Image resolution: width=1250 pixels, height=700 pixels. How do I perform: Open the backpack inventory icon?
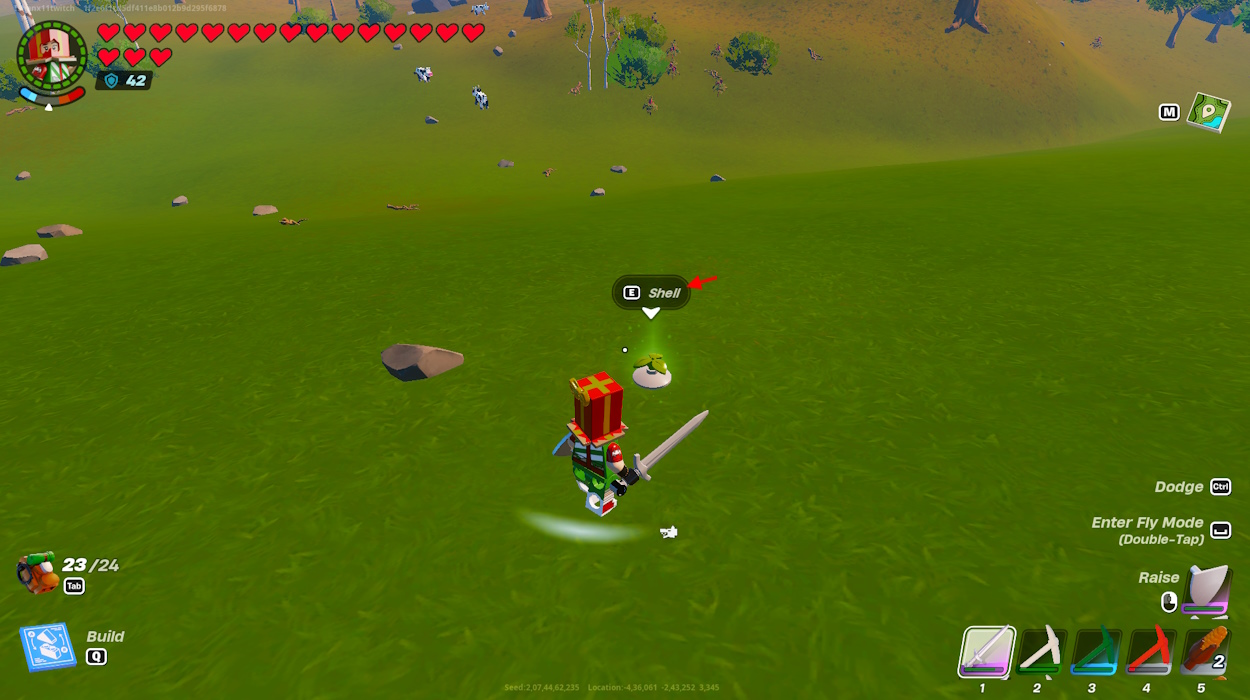coord(38,572)
